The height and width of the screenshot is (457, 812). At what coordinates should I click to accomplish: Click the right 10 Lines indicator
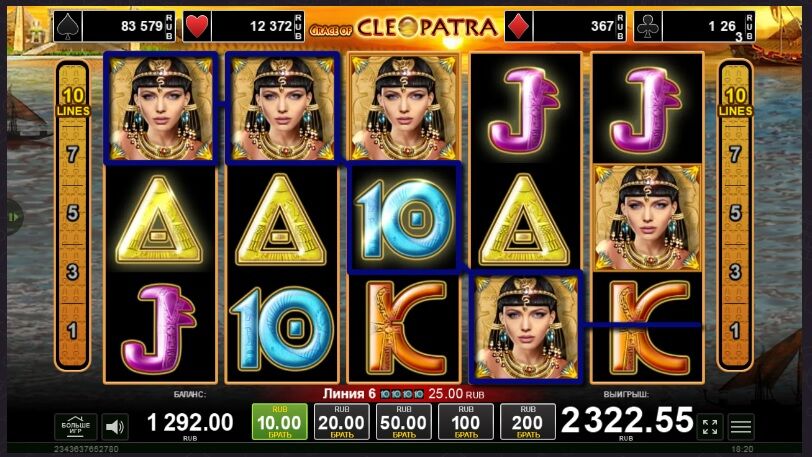coord(735,102)
